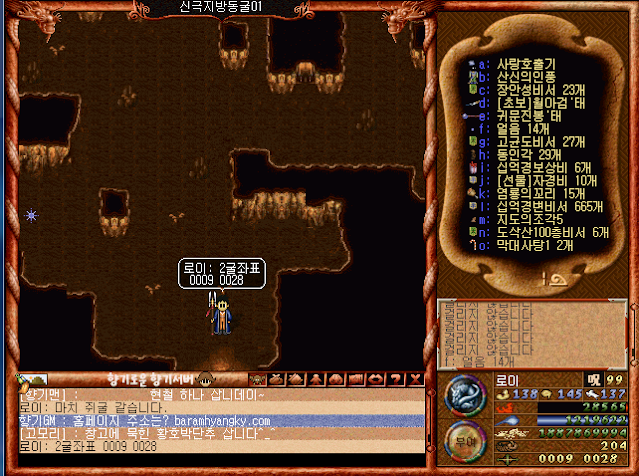Click the skull icon in the toolbar
The height and width of the screenshot is (476, 639).
[x=256, y=379]
